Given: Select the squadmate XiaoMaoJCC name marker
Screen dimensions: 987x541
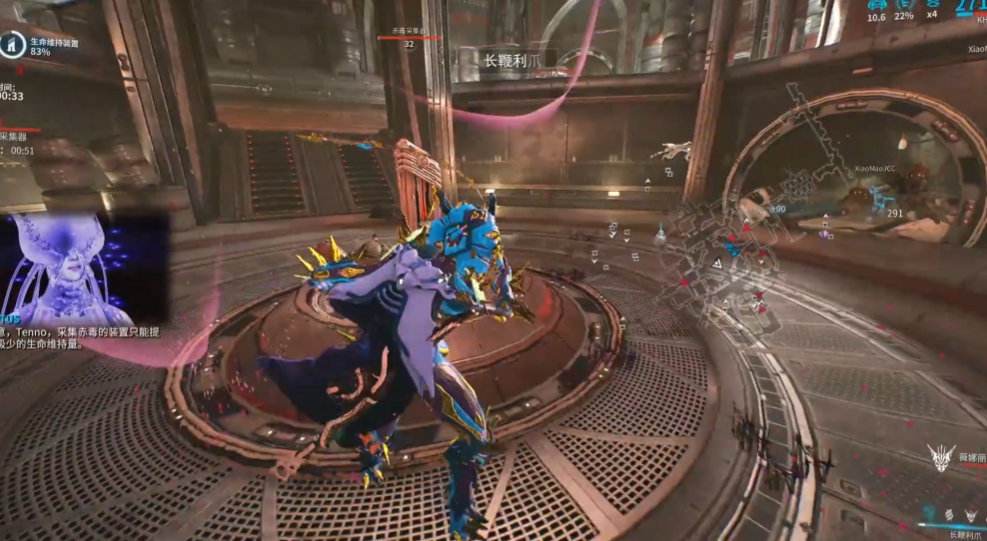Looking at the screenshot, I should click(x=874, y=170).
